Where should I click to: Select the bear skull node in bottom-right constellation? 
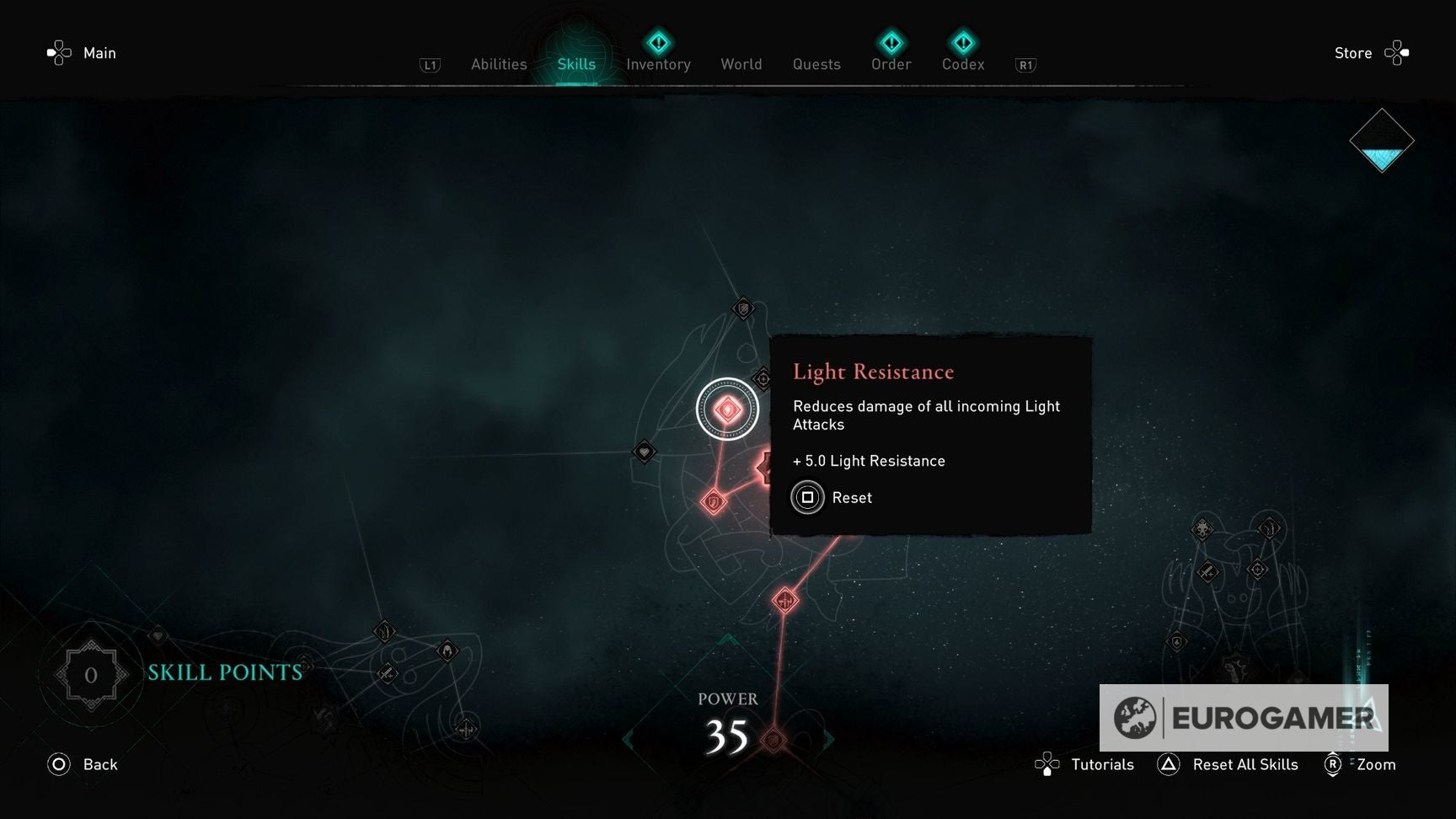1202,529
